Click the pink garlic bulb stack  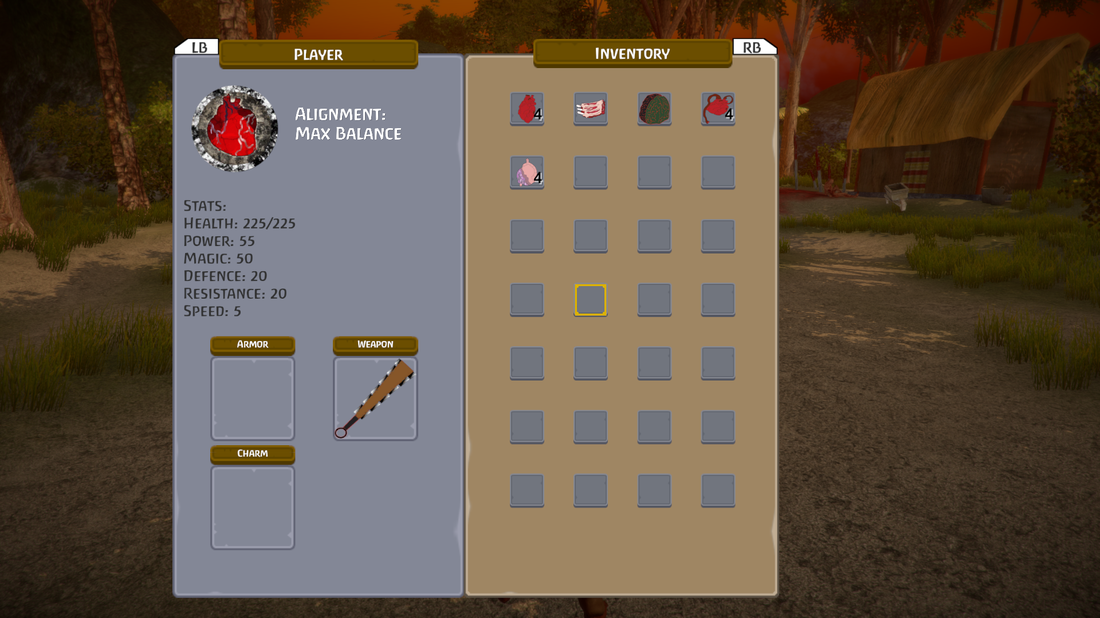(x=526, y=172)
